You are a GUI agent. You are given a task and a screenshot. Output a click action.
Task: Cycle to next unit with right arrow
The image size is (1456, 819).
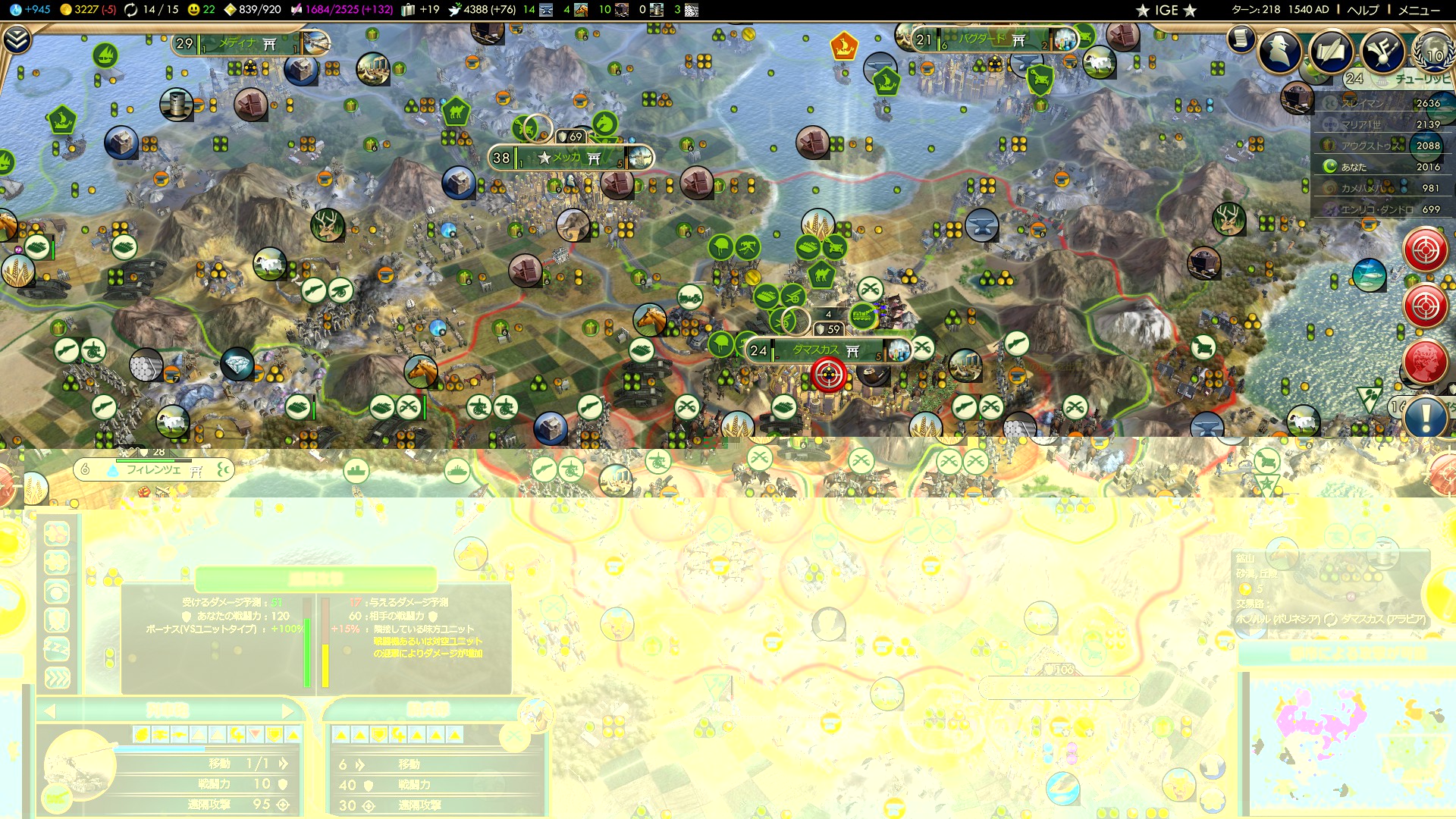pos(287,711)
